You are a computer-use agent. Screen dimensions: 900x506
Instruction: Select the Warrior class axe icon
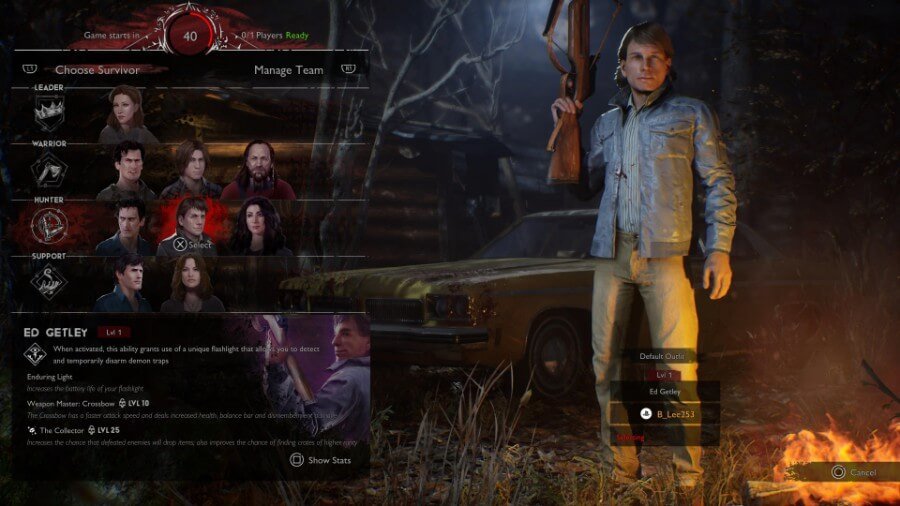click(x=49, y=173)
